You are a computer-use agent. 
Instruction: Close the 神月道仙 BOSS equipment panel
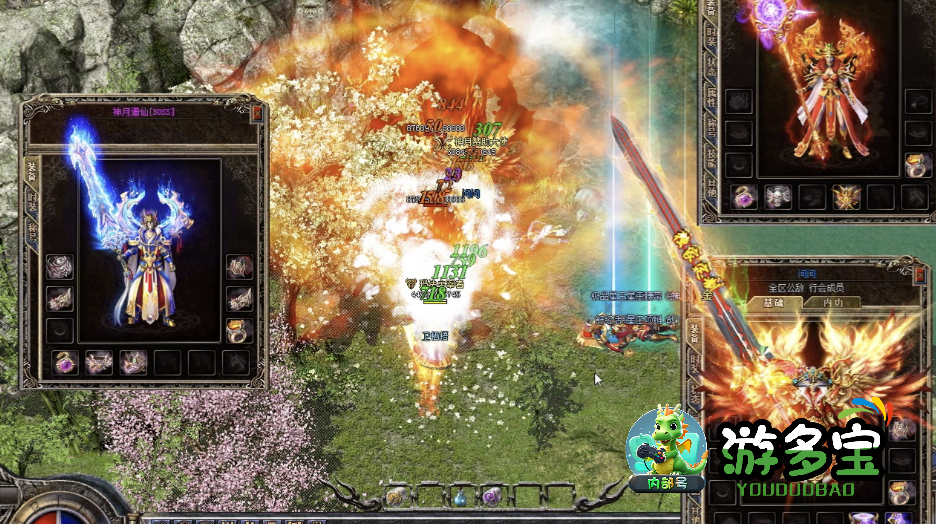(x=258, y=113)
